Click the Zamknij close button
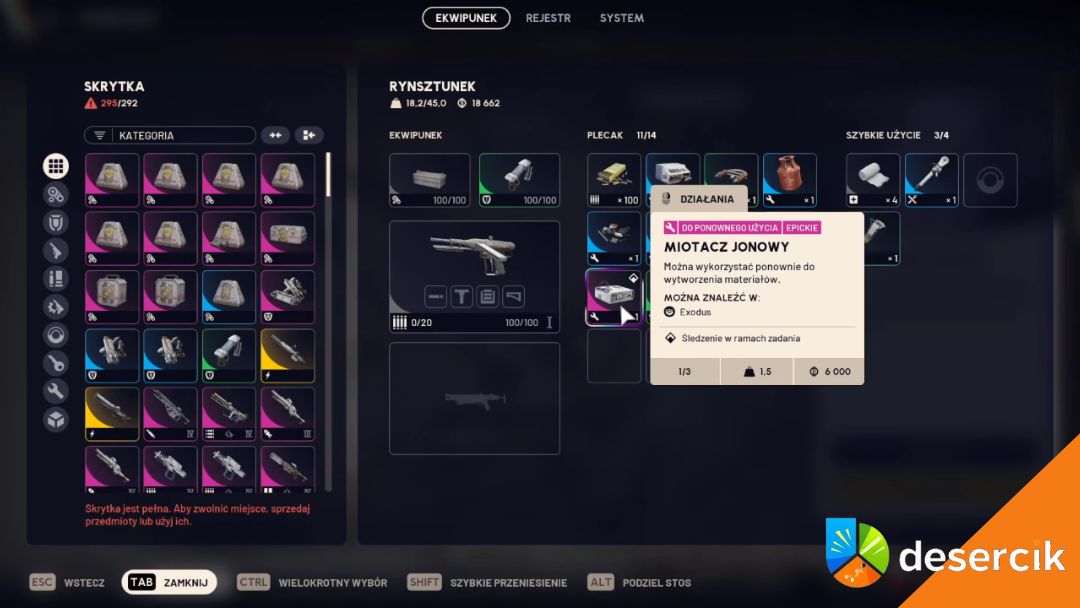Image resolution: width=1080 pixels, height=608 pixels. click(x=169, y=582)
